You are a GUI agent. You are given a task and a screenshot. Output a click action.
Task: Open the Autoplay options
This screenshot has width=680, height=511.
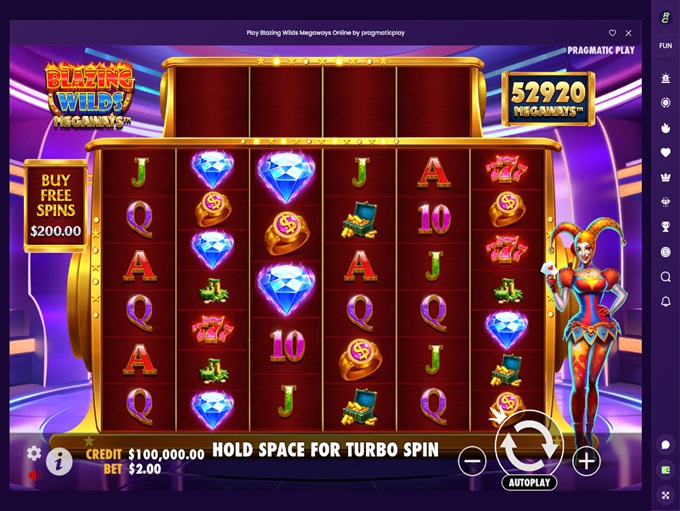coord(529,482)
